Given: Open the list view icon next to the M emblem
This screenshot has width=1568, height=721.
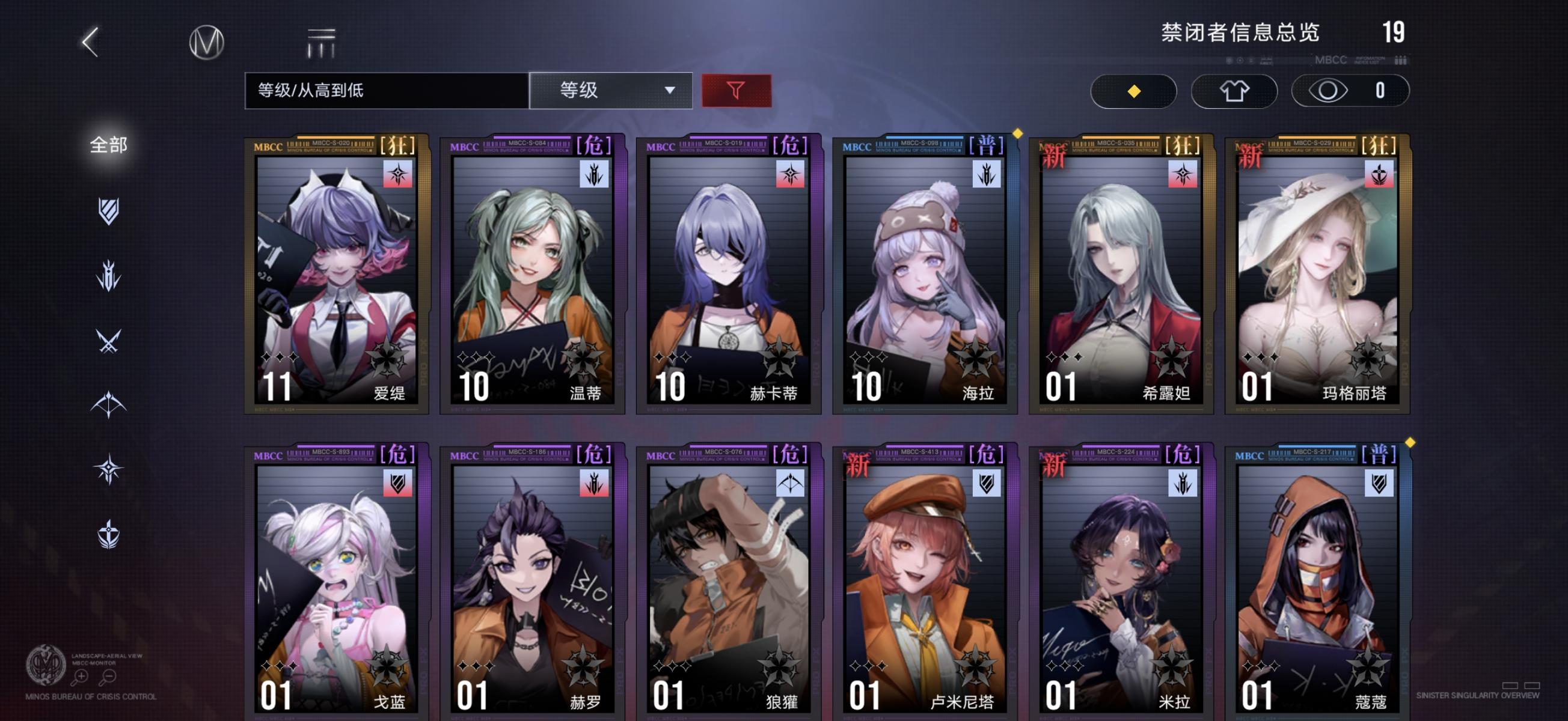Looking at the screenshot, I should pos(322,41).
